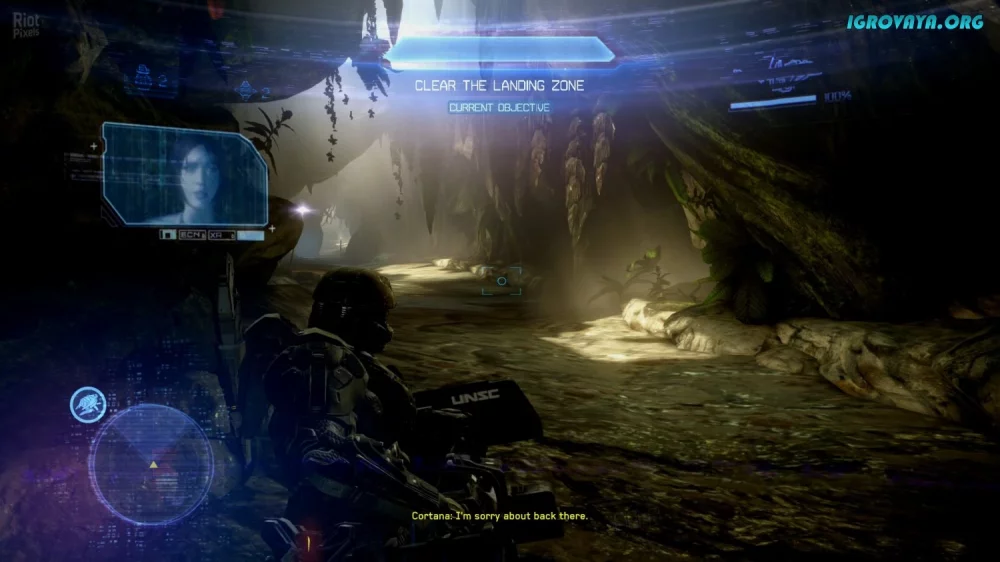Click the Clear the Landing Zone objective
Image resolution: width=1000 pixels, height=562 pixels.
click(499, 86)
